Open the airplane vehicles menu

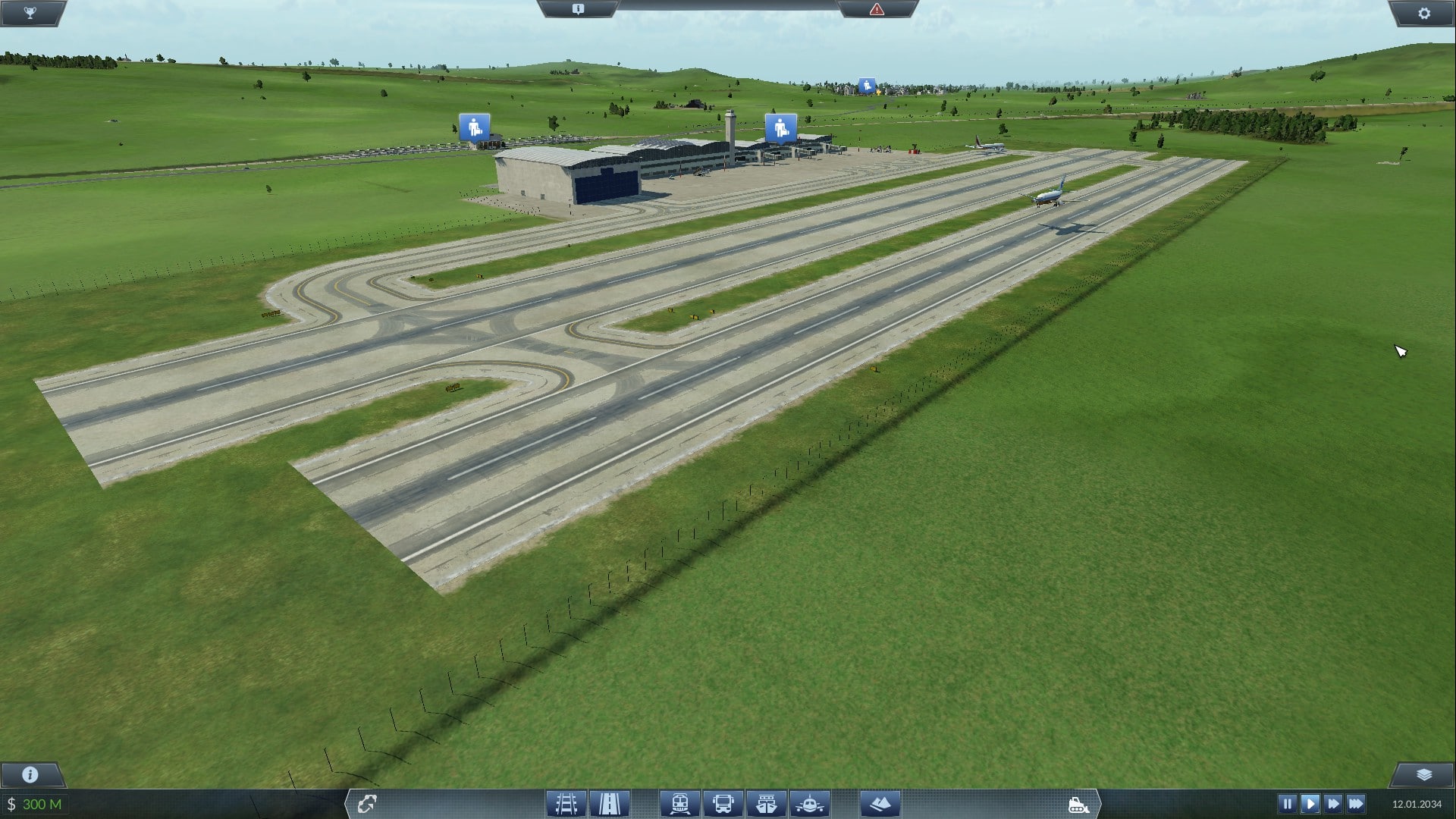click(x=810, y=804)
